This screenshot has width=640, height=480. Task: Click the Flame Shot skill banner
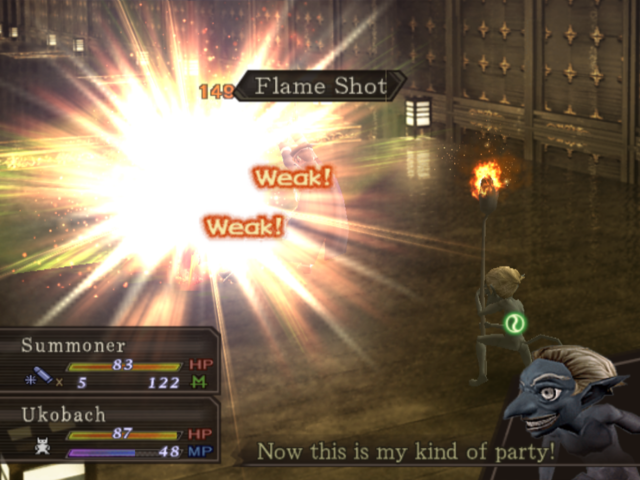(x=320, y=87)
